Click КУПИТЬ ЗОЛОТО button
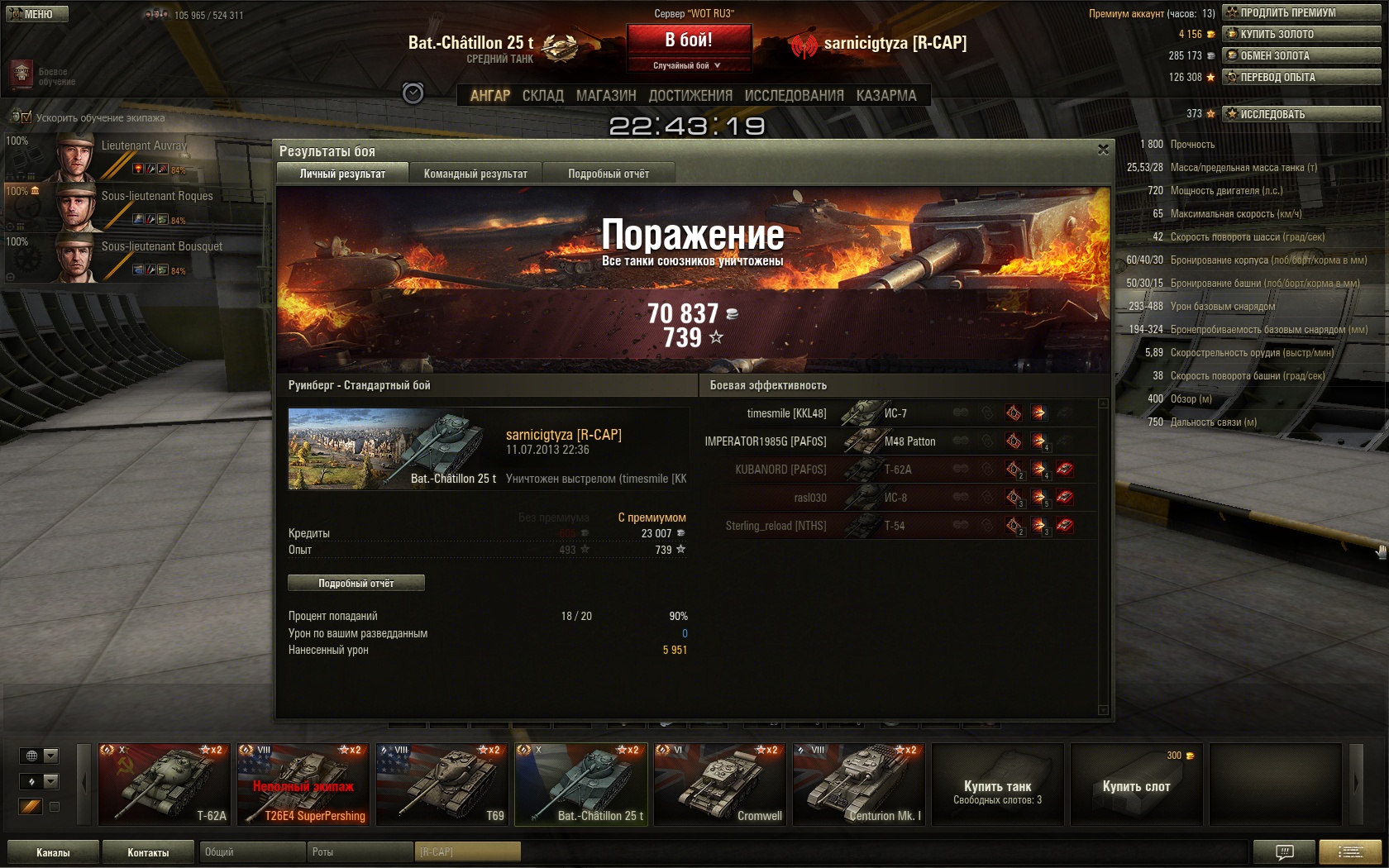The image size is (1389, 868). 1301,34
